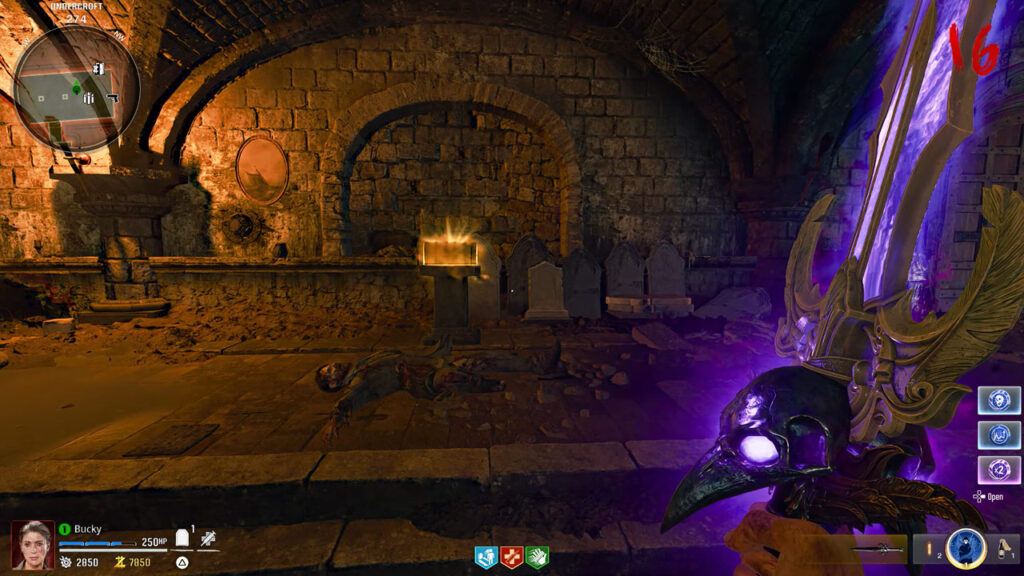This screenshot has height=576, width=1024.
Task: Select the blue perk icon in the perk row
Action: [486, 557]
